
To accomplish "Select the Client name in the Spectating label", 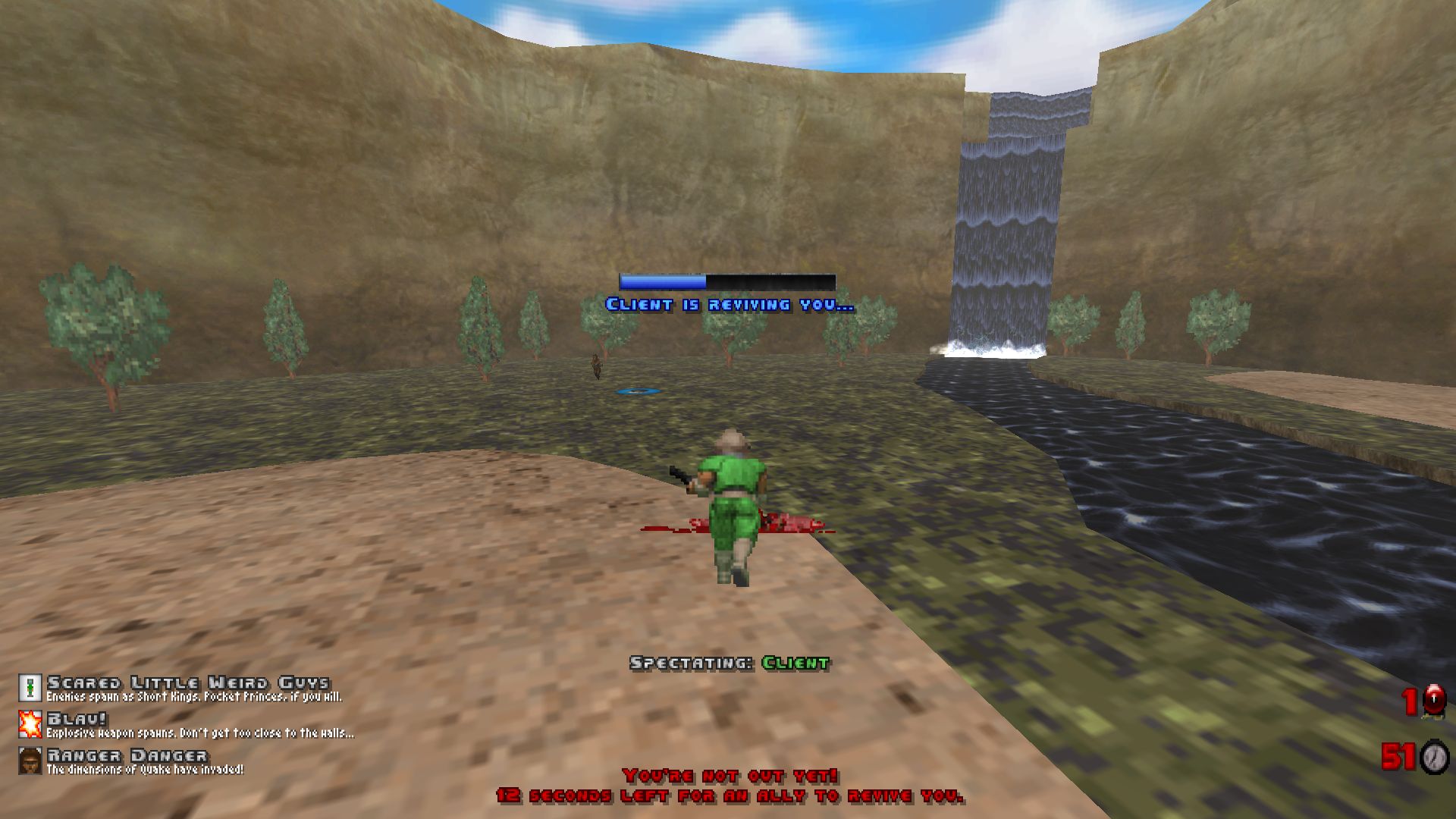I will click(x=796, y=662).
